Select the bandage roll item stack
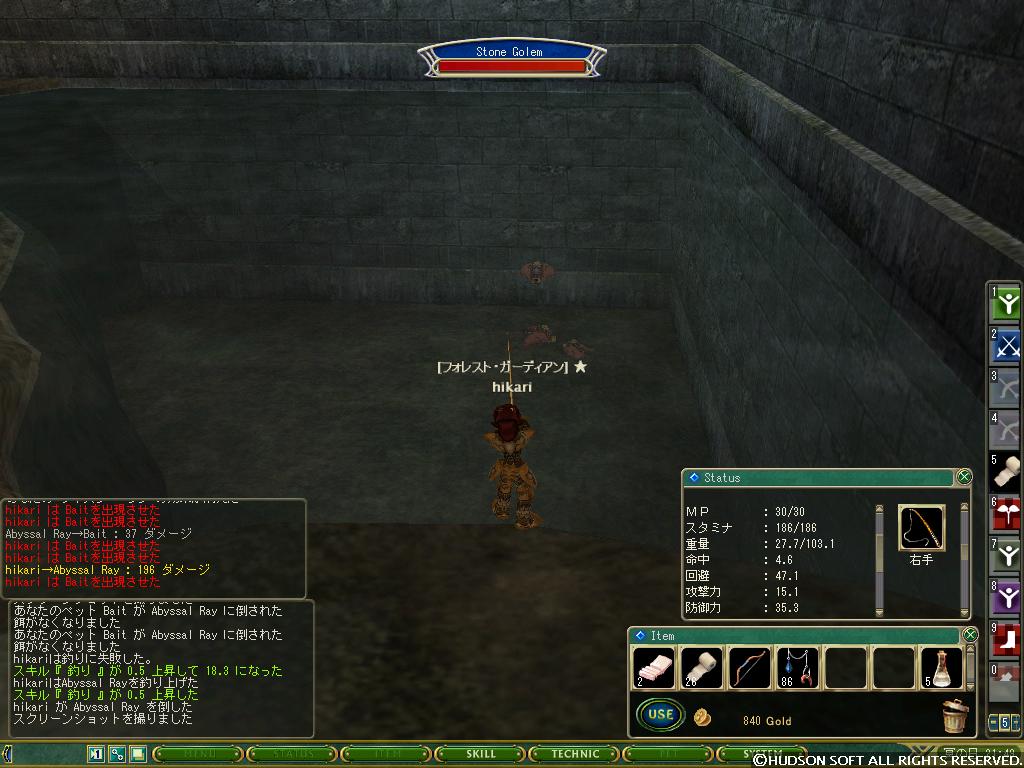Screen dimensions: 1024x768 point(701,668)
